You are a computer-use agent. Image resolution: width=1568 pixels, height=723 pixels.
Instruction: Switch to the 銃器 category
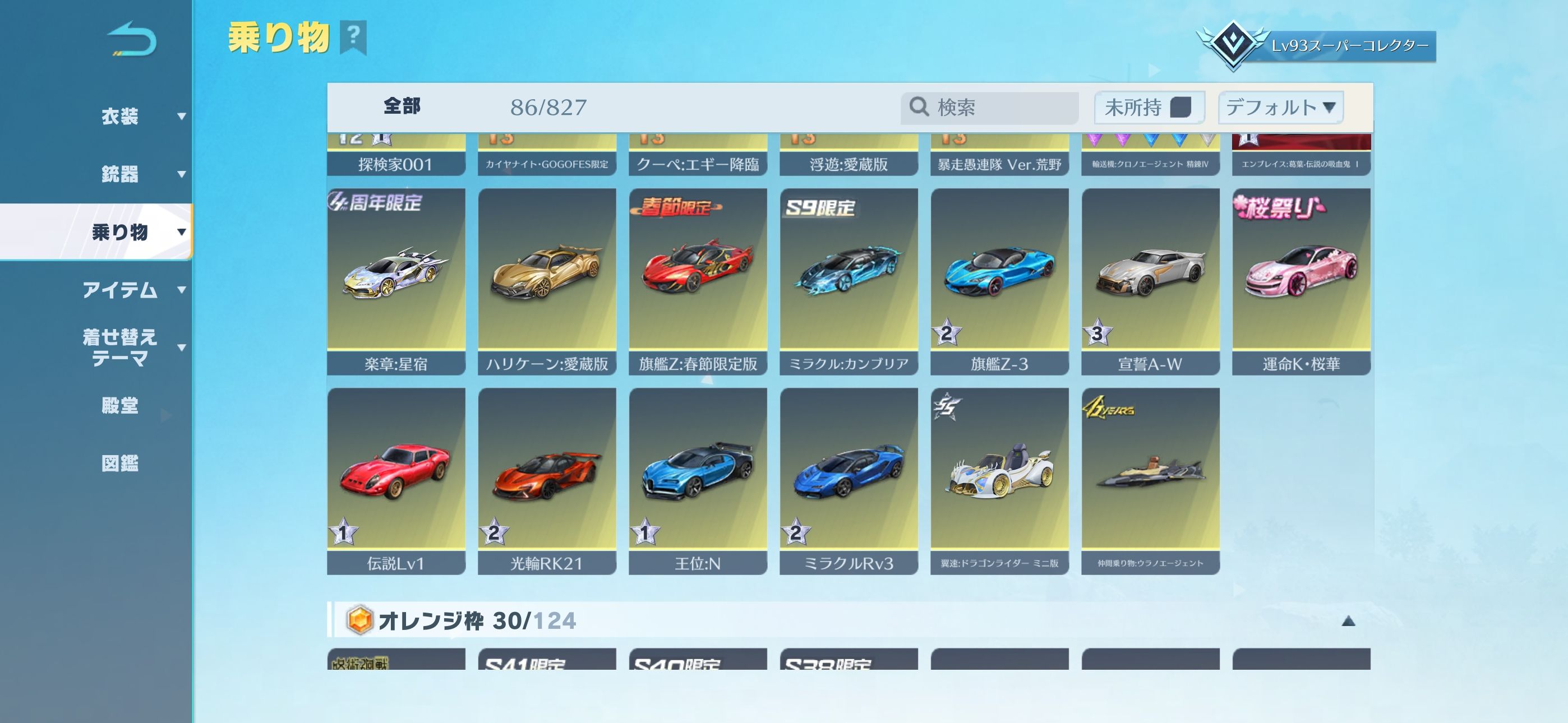click(121, 174)
